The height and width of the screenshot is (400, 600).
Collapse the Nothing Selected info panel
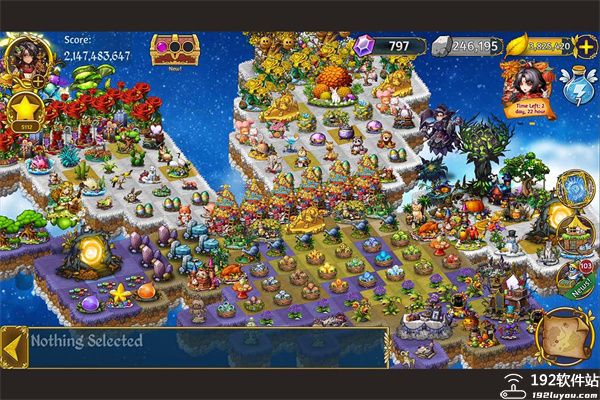click(x=13, y=345)
